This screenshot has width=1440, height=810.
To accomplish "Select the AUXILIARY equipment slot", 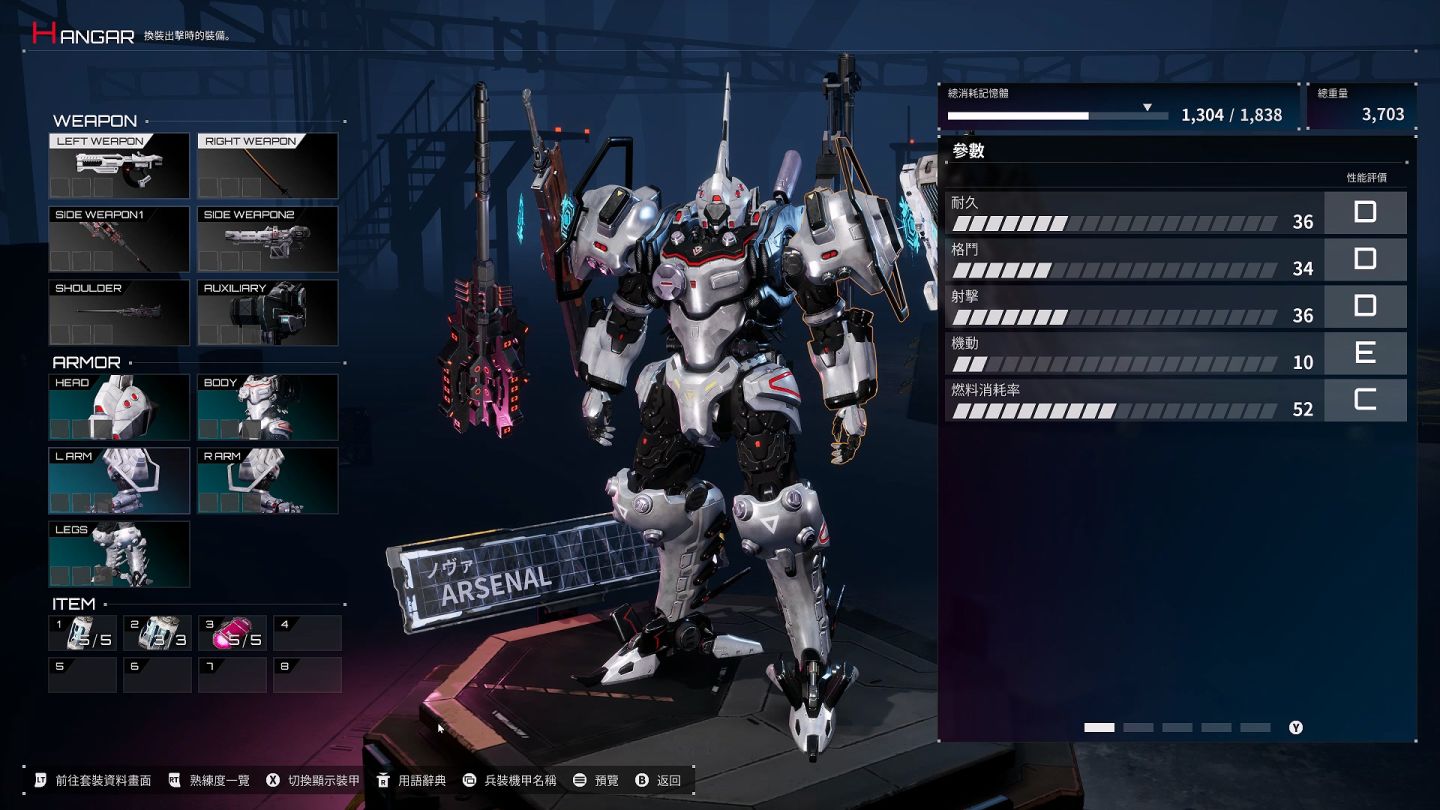I will 267,312.
